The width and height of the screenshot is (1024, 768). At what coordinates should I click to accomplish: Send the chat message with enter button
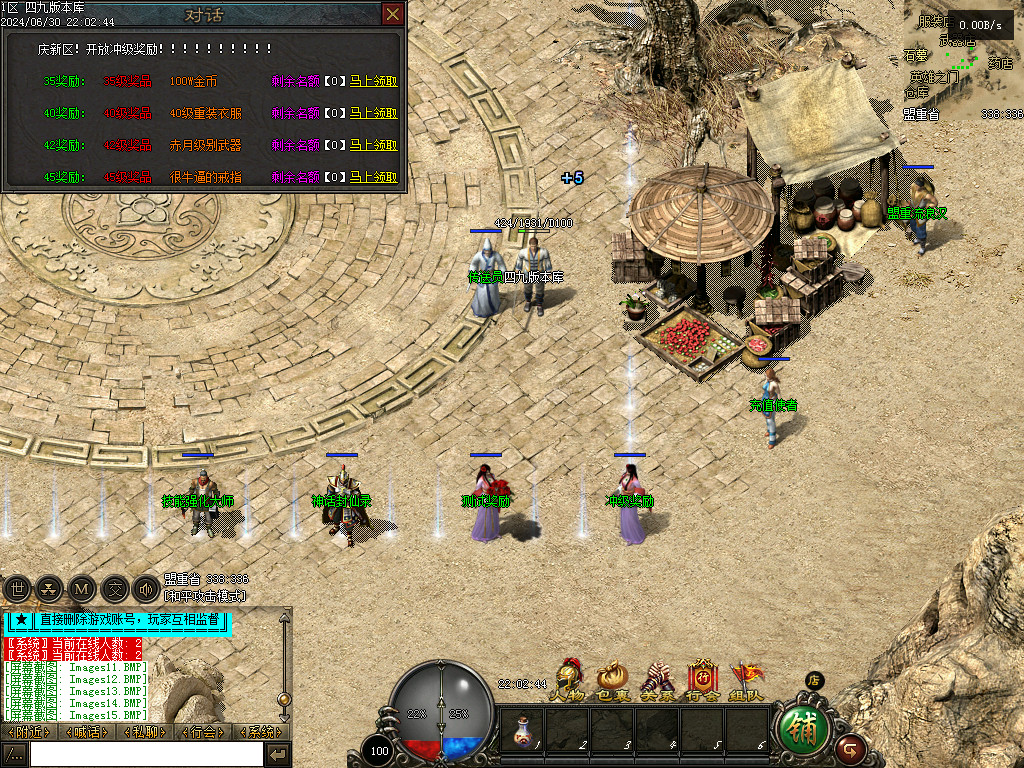point(279,754)
